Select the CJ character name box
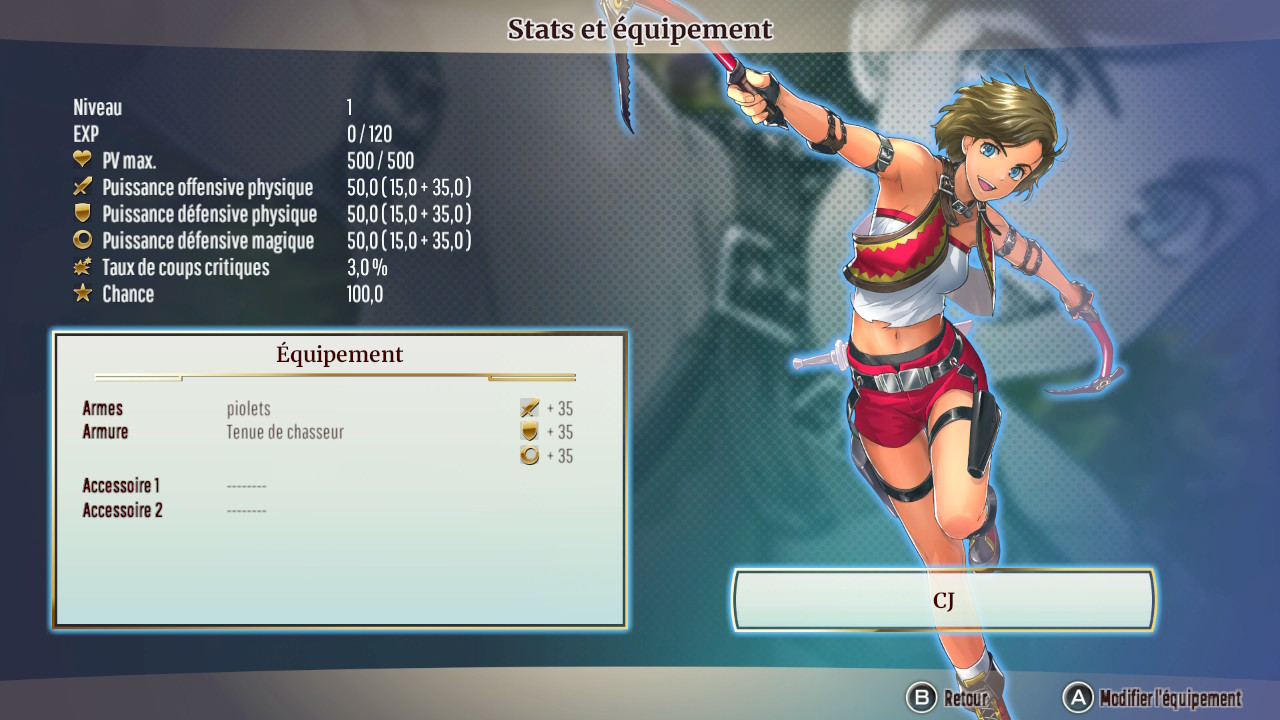1280x720 pixels. (x=944, y=600)
